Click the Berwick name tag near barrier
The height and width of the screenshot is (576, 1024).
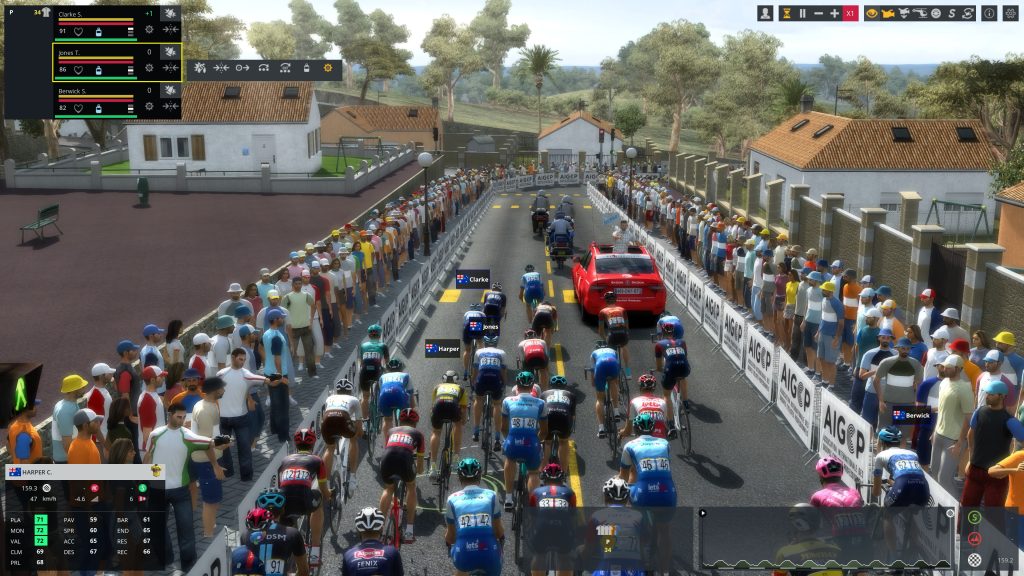tap(912, 415)
